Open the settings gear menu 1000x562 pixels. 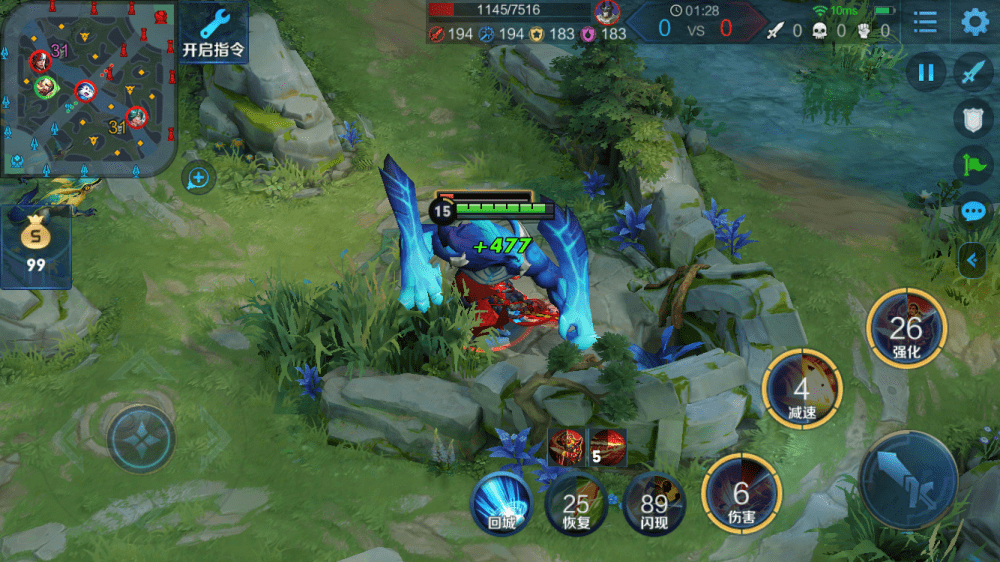point(975,21)
